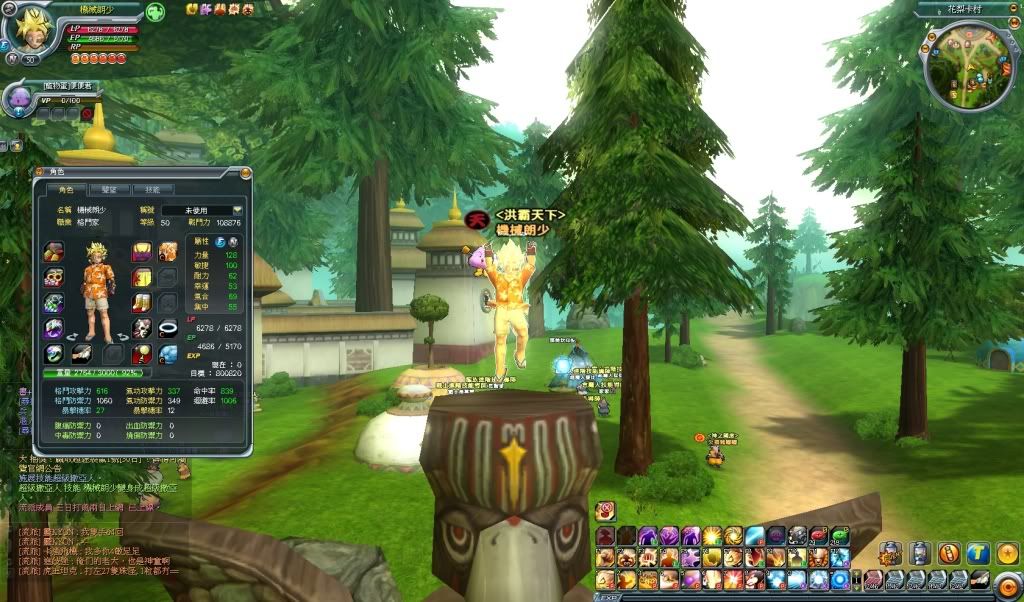
Task: Open the yellow T button menu
Action: (978, 552)
